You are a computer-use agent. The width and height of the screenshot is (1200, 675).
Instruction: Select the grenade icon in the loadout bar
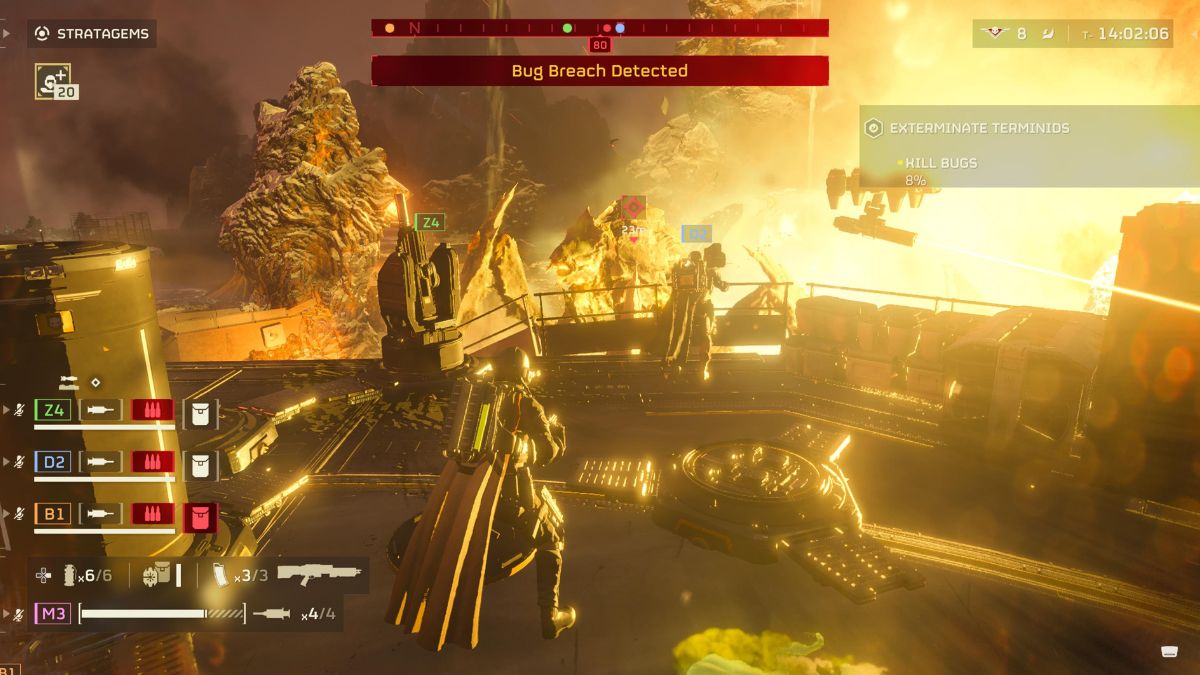tap(71, 575)
